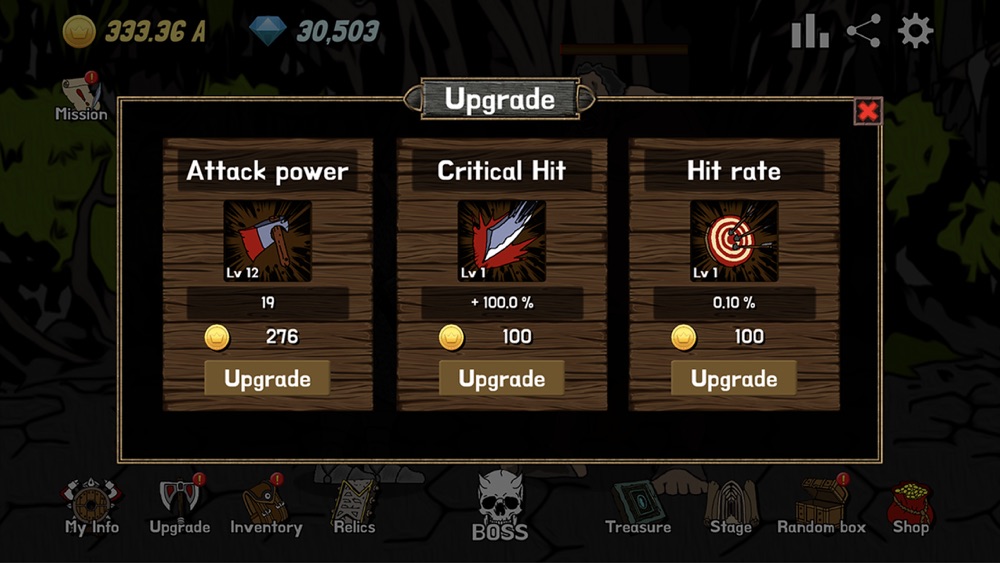The width and height of the screenshot is (1000, 563).
Task: Visit the Shop
Action: 910,507
